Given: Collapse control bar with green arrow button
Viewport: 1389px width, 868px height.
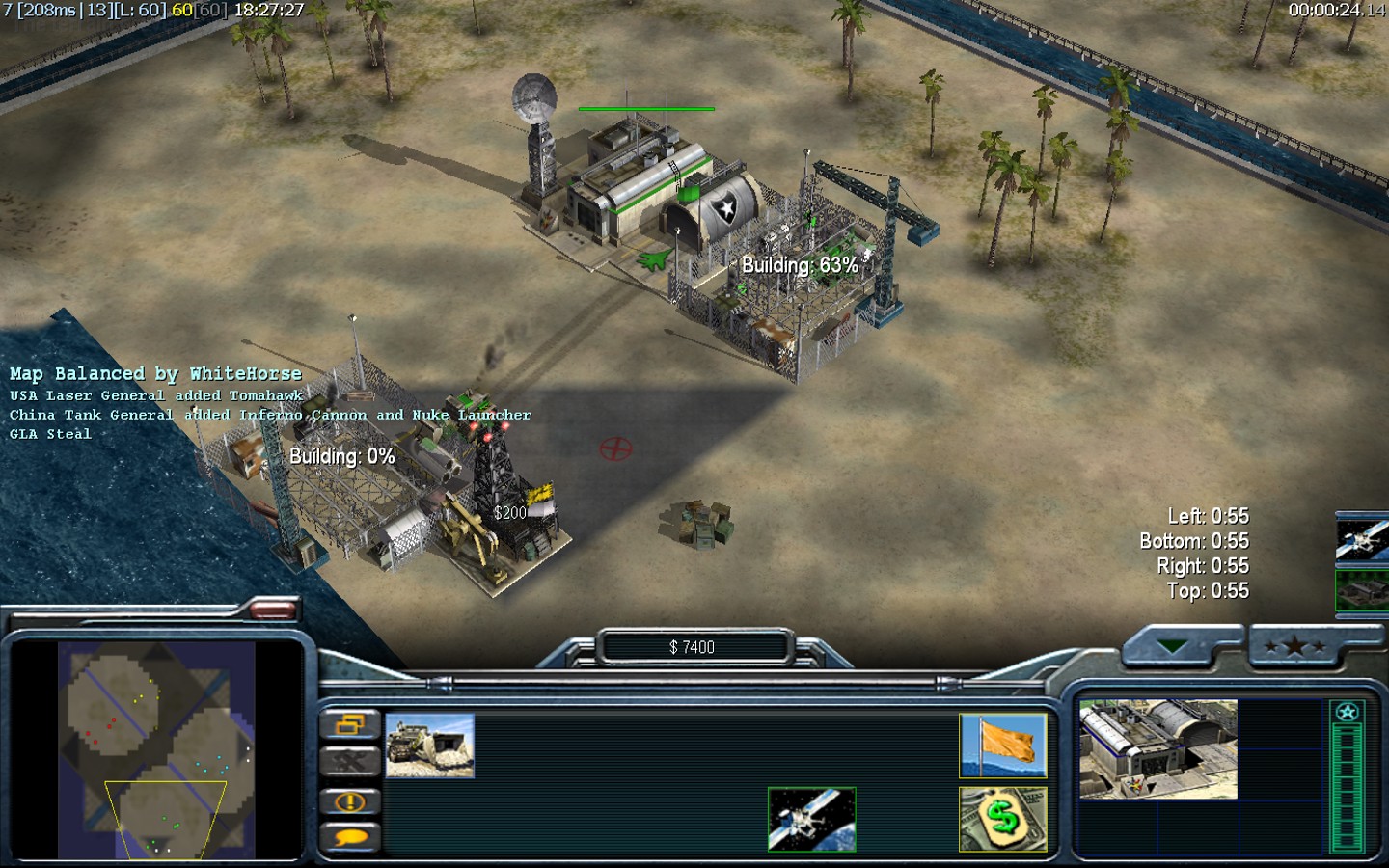Looking at the screenshot, I should [x=1172, y=646].
